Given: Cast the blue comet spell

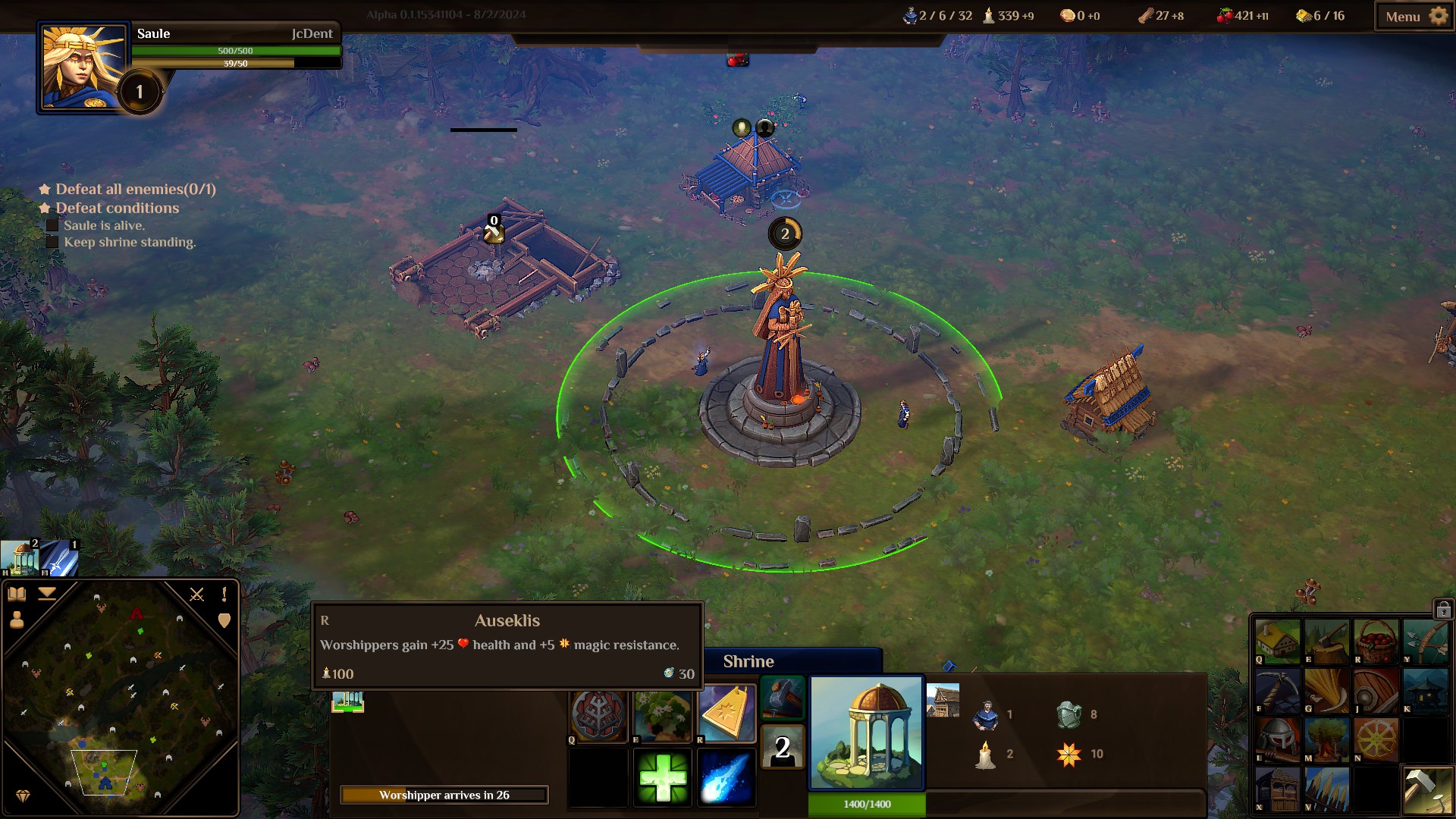Looking at the screenshot, I should [x=726, y=777].
